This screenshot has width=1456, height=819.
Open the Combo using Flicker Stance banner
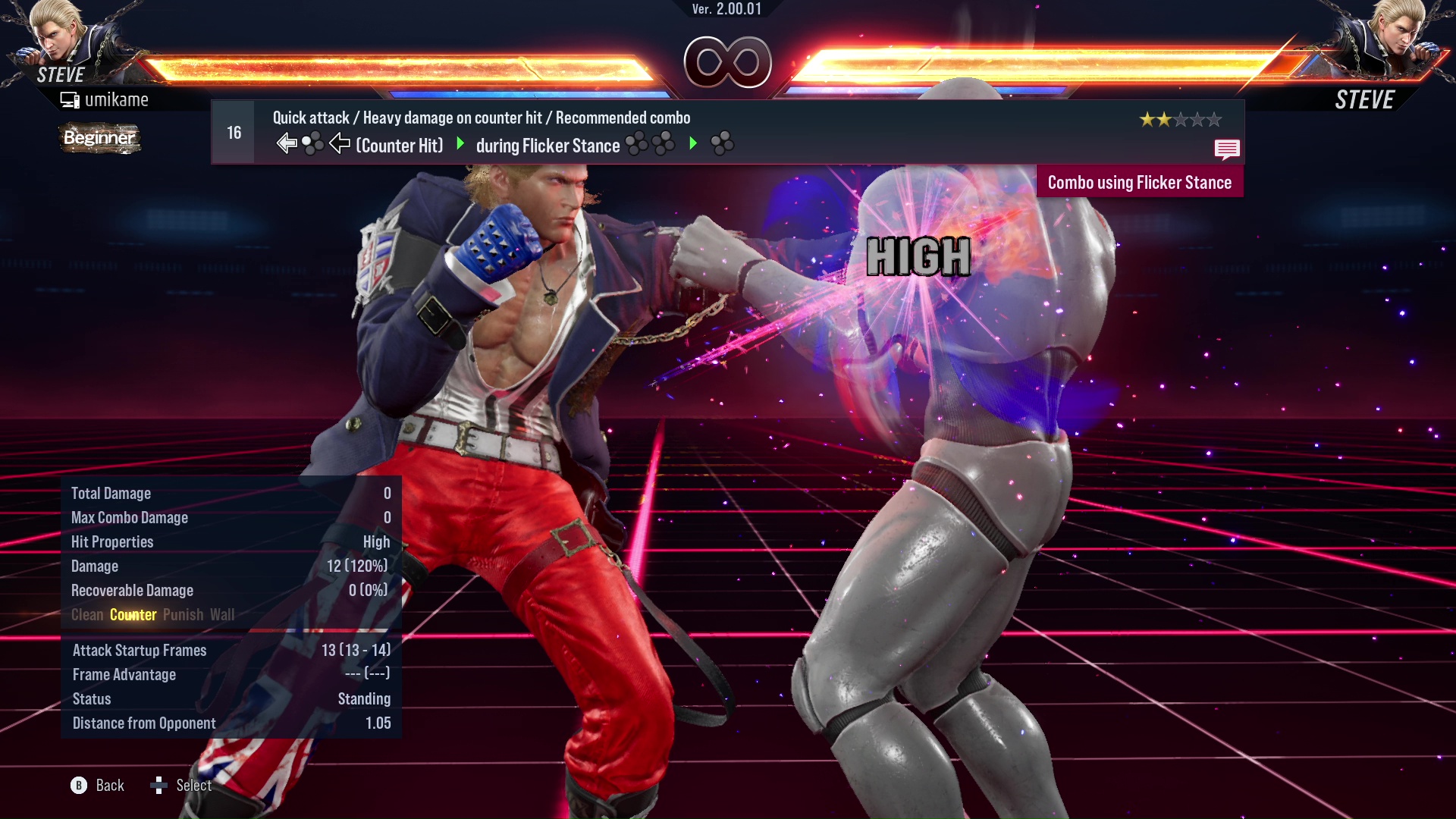click(1140, 182)
